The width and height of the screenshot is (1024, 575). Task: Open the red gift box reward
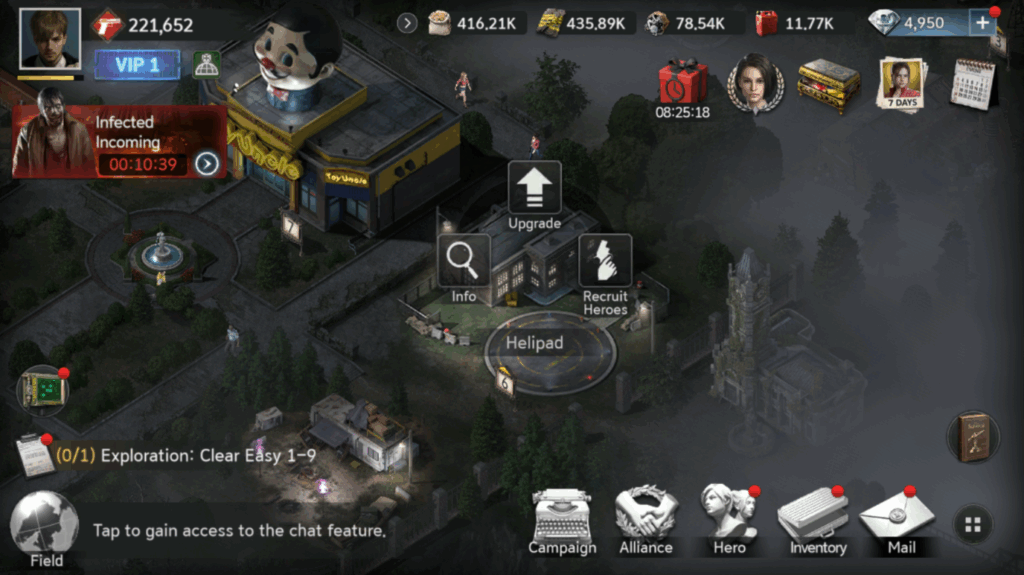point(682,82)
